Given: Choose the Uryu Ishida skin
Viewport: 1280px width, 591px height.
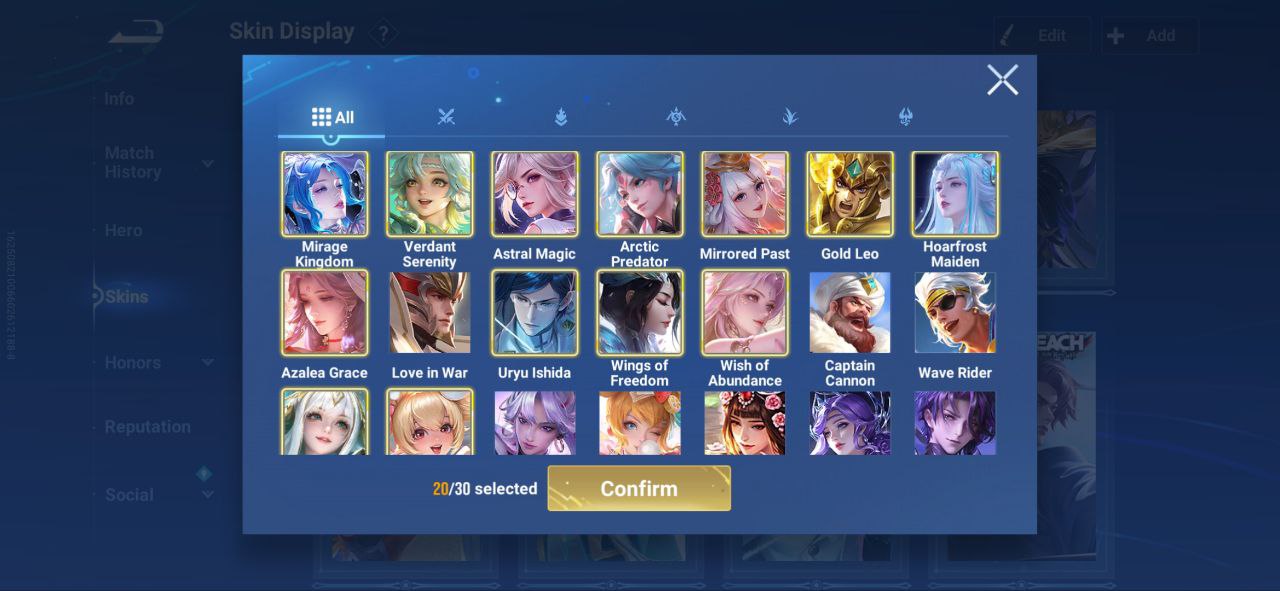Looking at the screenshot, I should click(535, 312).
